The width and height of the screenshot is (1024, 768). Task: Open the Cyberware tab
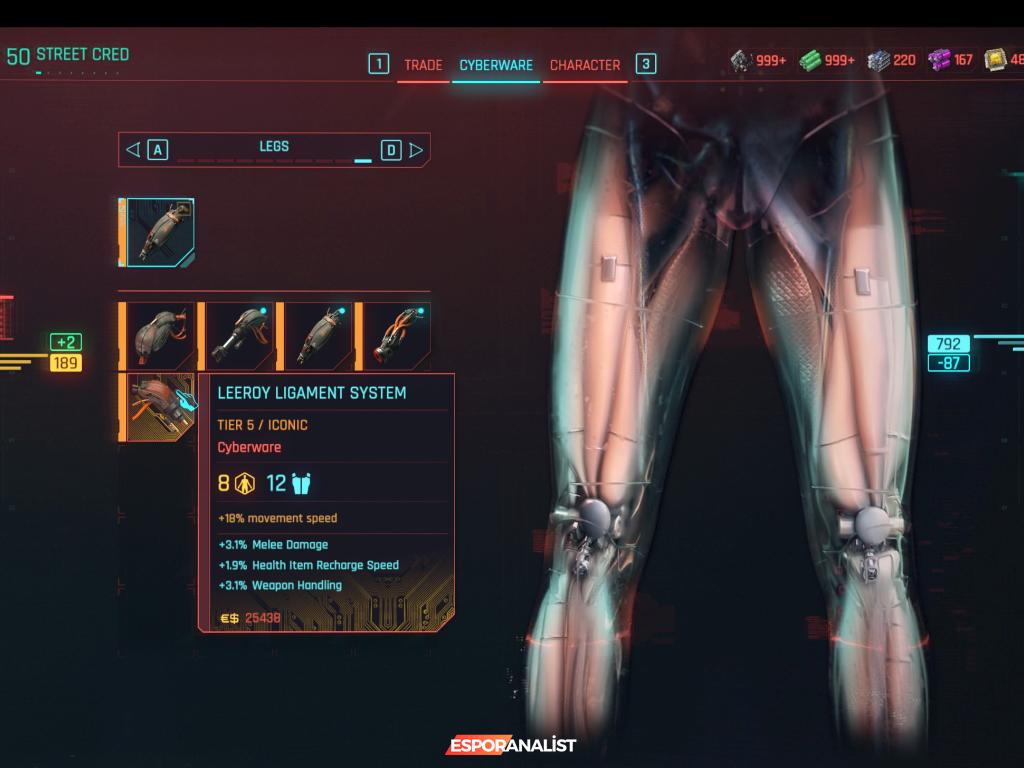[496, 65]
